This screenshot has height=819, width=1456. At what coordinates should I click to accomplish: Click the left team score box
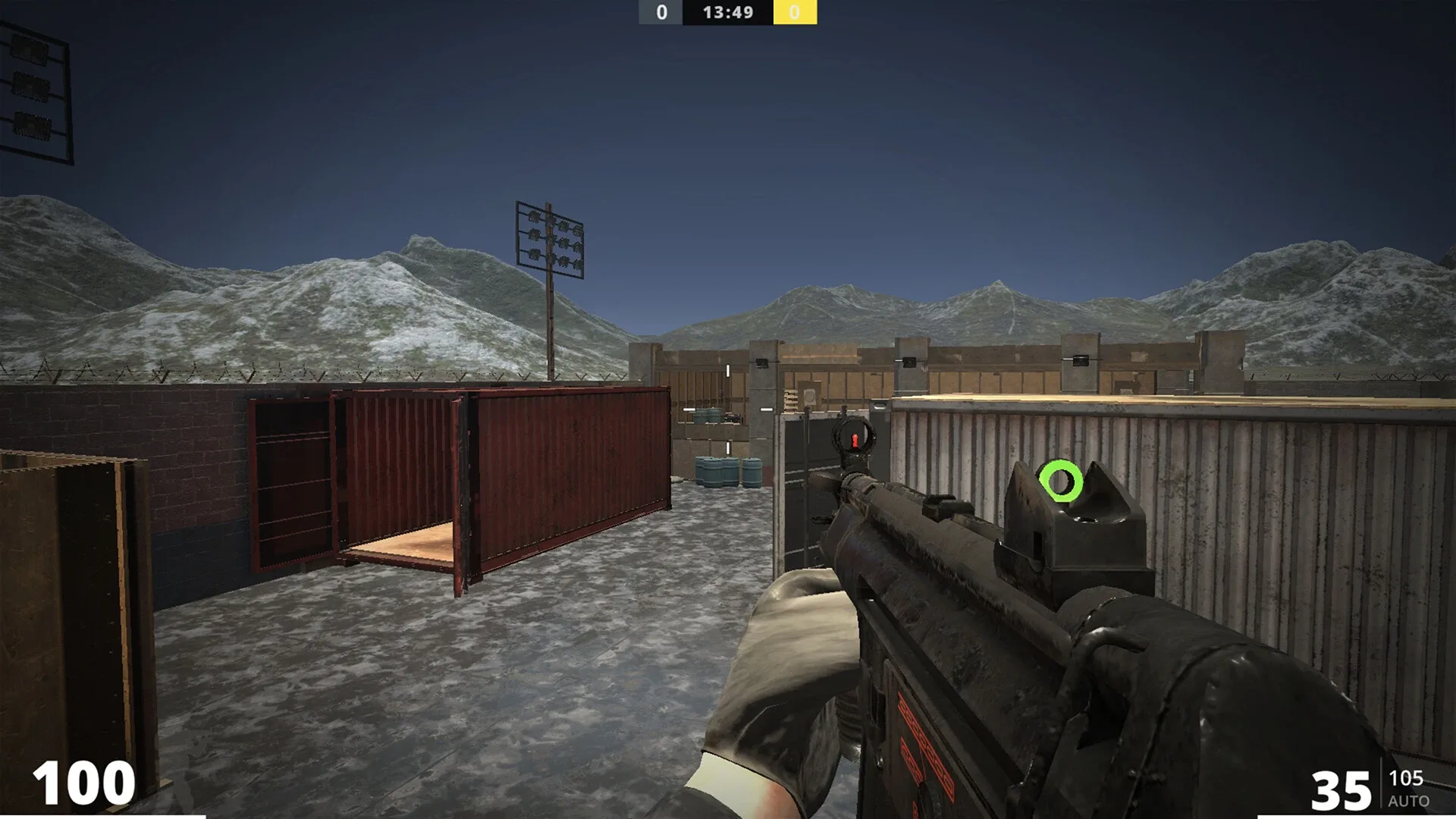(659, 12)
